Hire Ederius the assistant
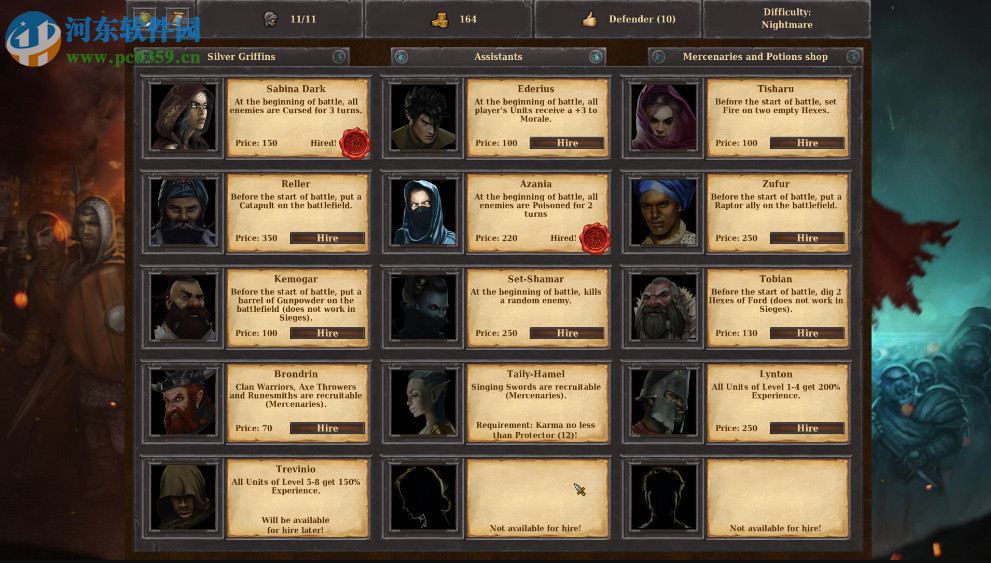 (567, 143)
